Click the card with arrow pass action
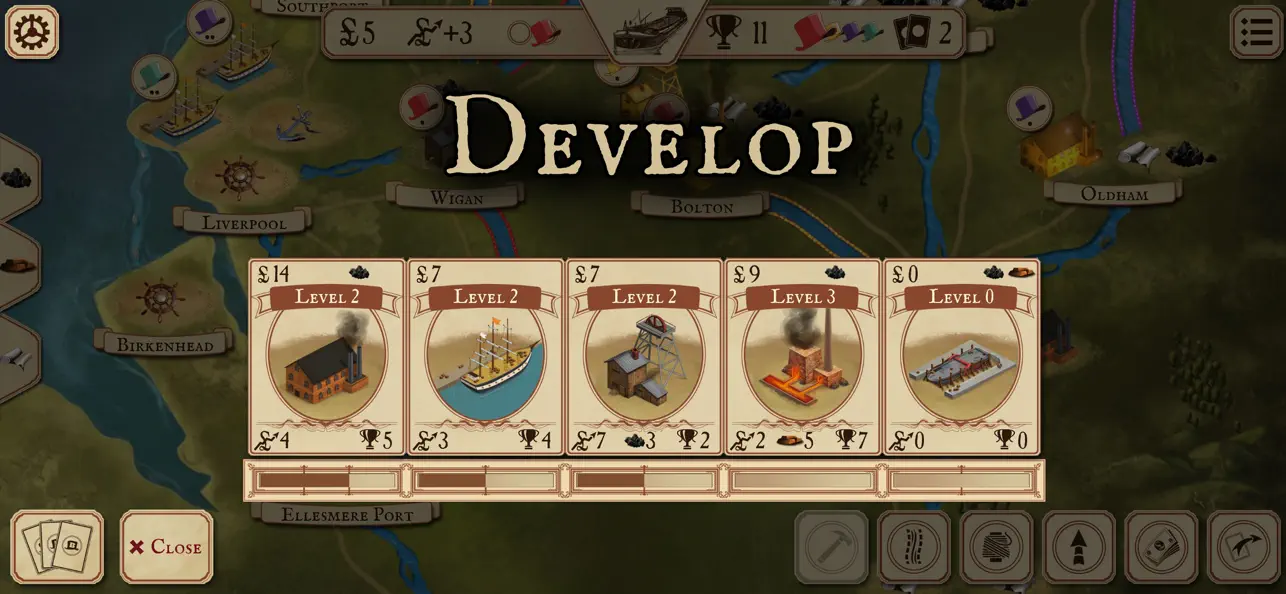Viewport: 1286px width, 594px height. click(1243, 547)
